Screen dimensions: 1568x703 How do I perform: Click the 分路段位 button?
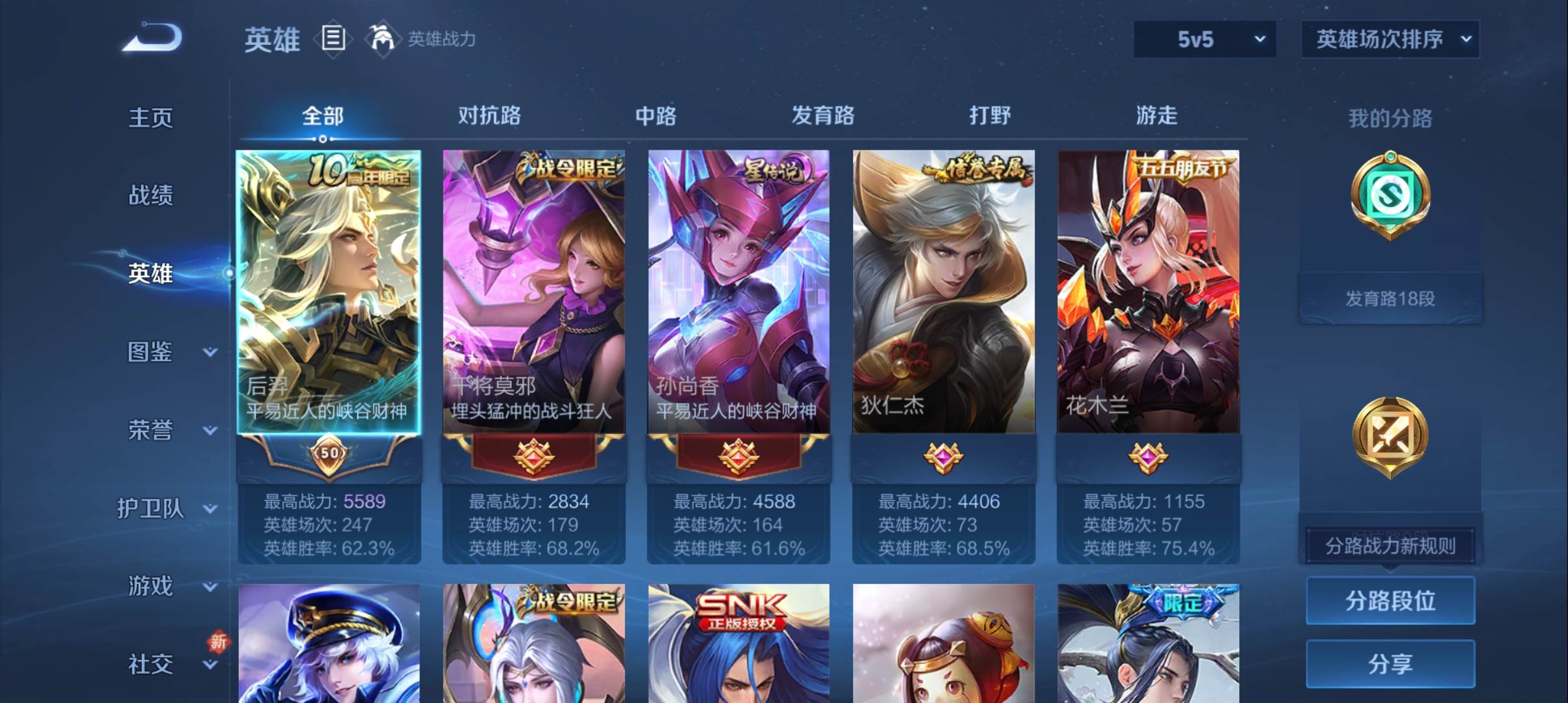coord(1390,601)
